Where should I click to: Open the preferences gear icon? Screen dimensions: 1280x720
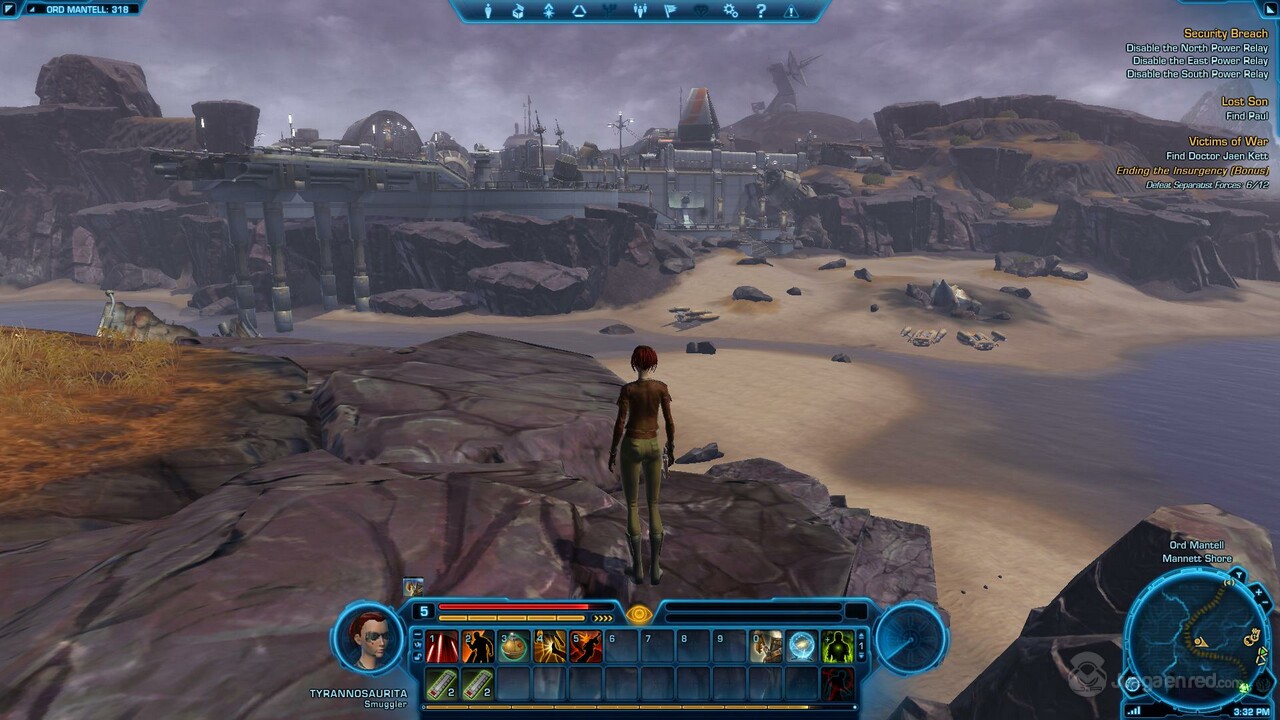[x=731, y=11]
